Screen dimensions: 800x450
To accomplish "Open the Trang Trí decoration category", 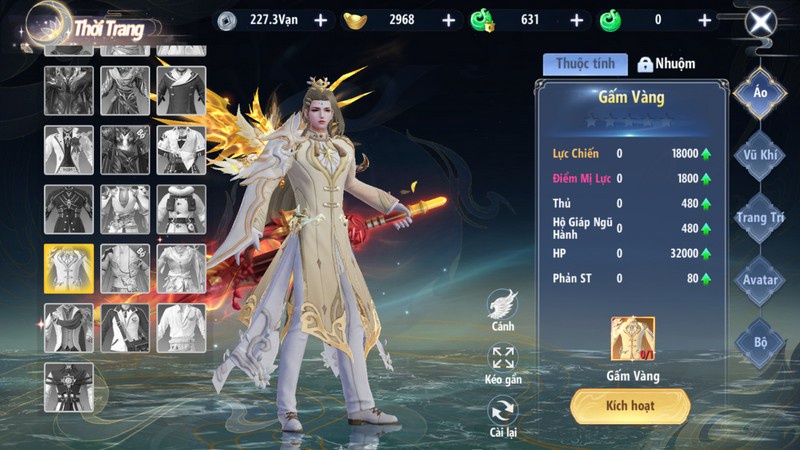I will [760, 217].
